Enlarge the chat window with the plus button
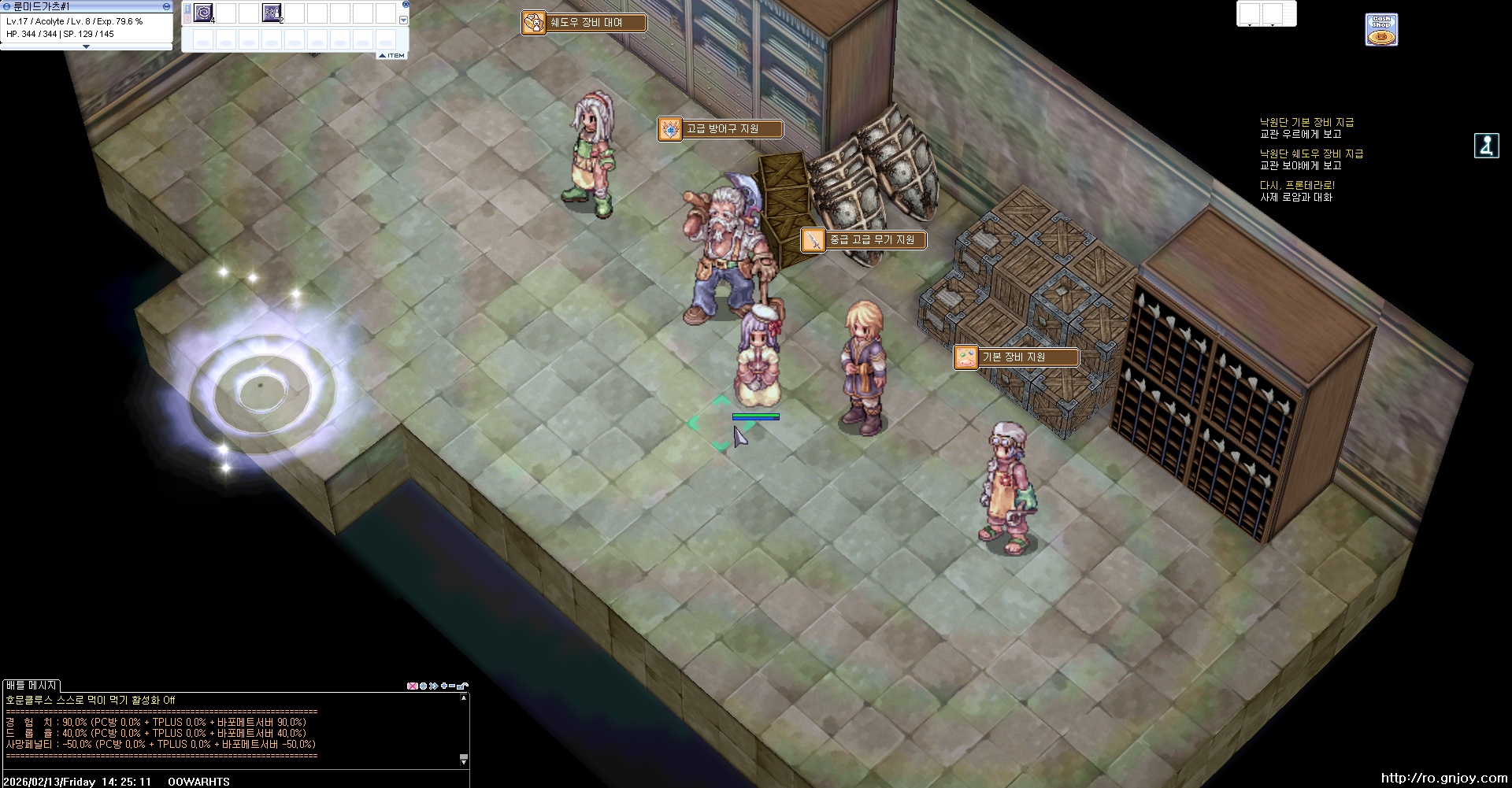The image size is (1512, 788). coord(444,686)
